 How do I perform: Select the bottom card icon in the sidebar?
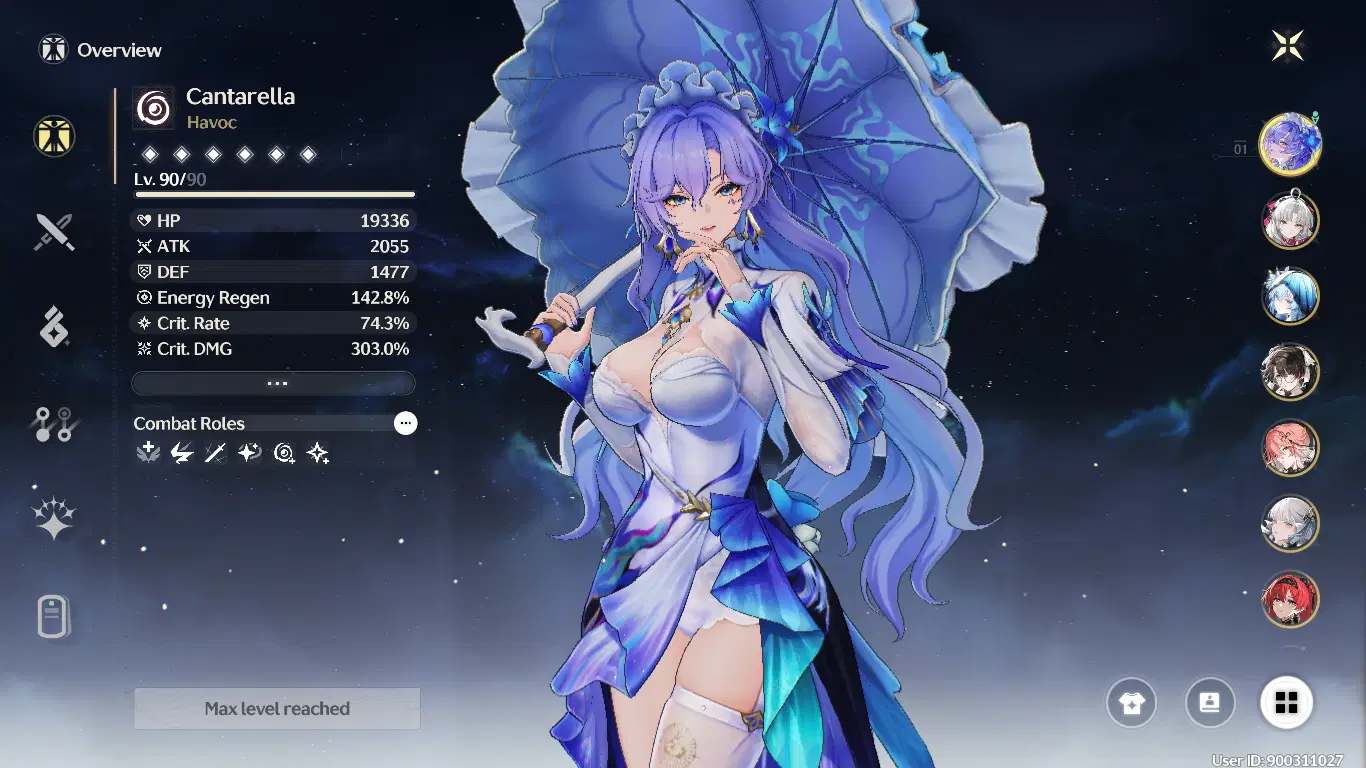(x=54, y=614)
